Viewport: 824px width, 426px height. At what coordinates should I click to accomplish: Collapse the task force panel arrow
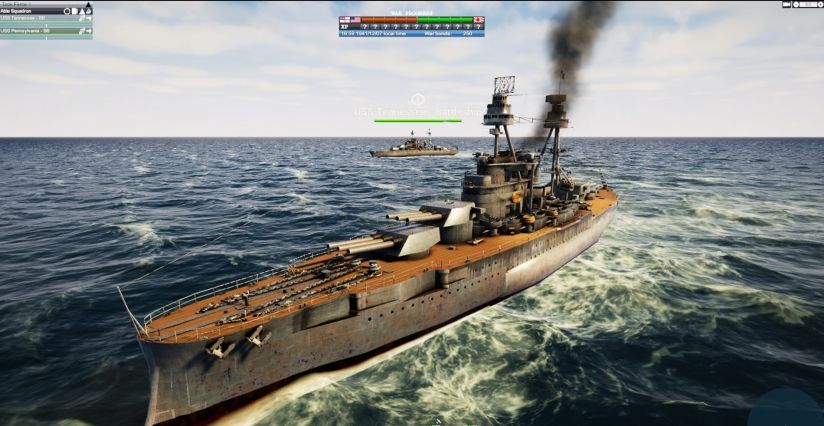pyautogui.click(x=87, y=5)
